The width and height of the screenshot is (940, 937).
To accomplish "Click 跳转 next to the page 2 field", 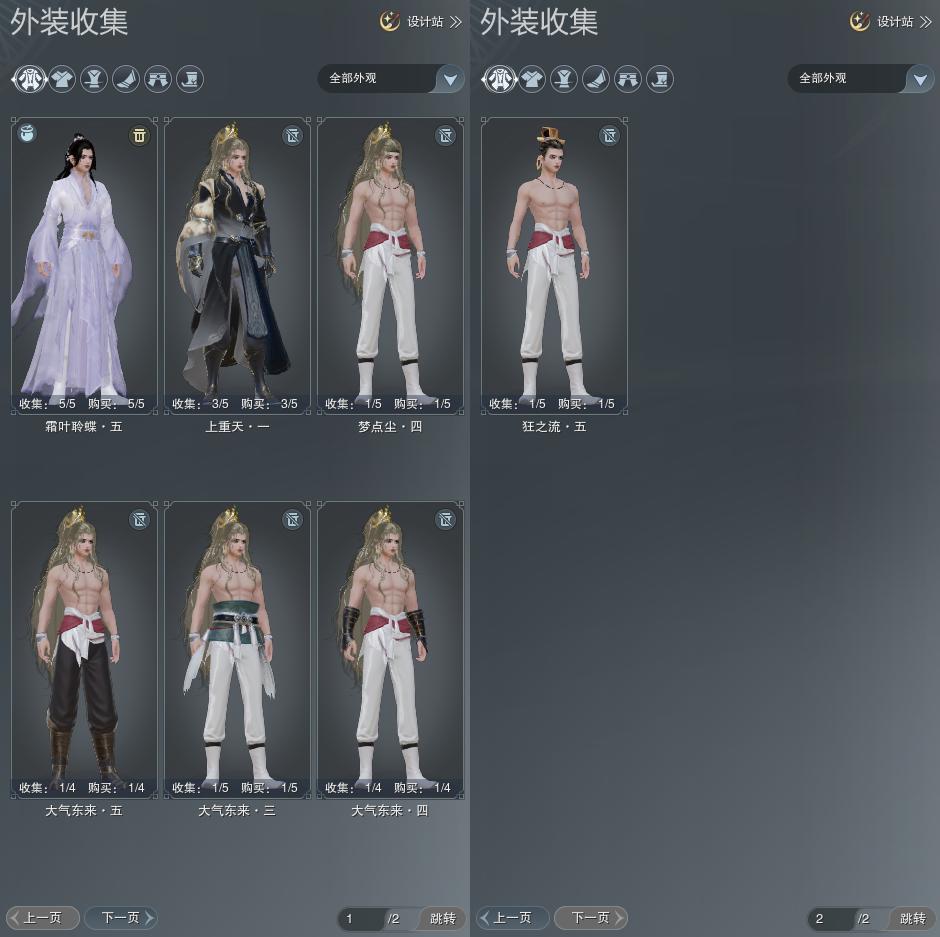I will (912, 918).
